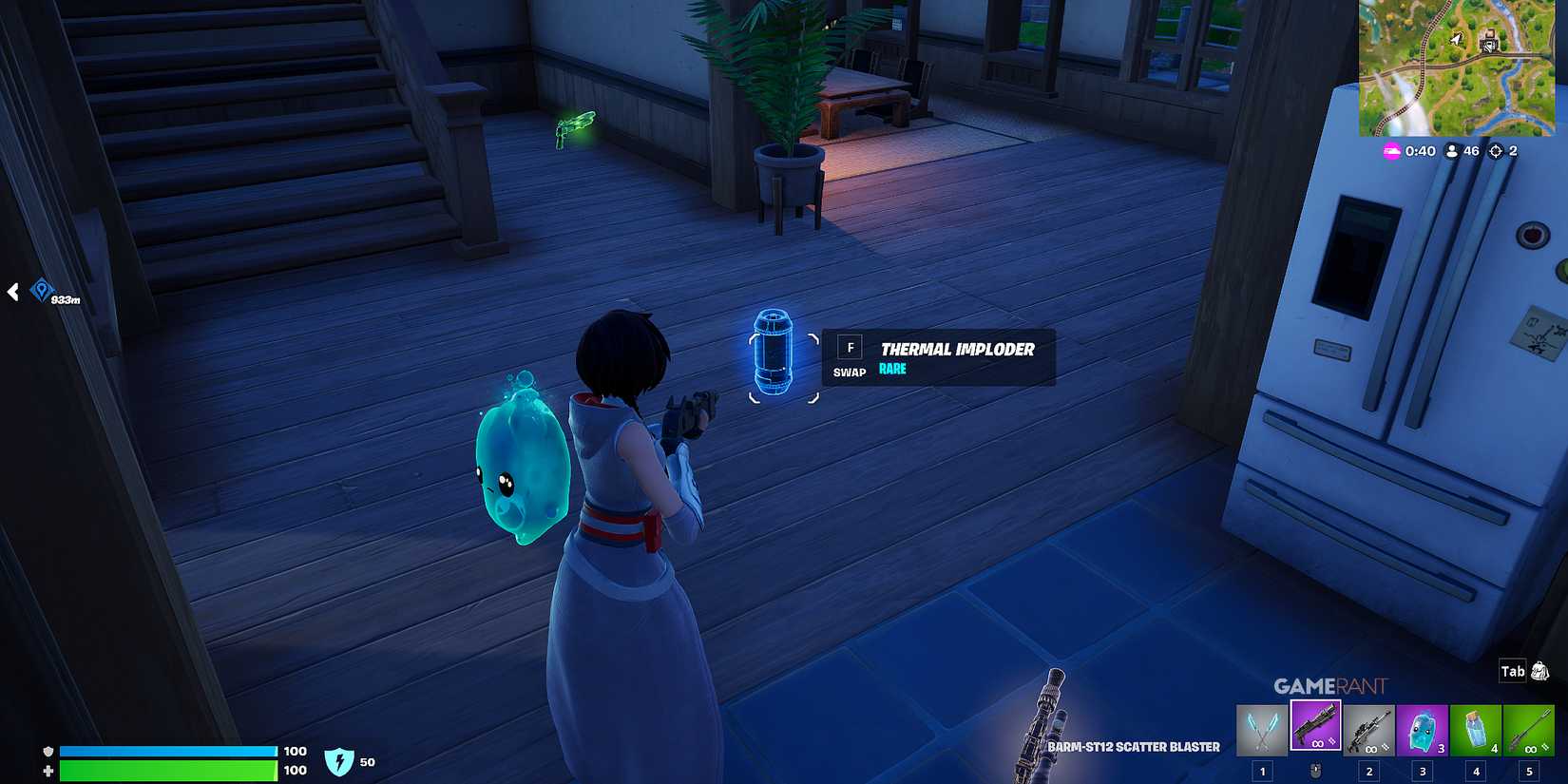Image resolution: width=1568 pixels, height=784 pixels.
Task: Click the white back arrow on left edge
Action: (x=12, y=293)
